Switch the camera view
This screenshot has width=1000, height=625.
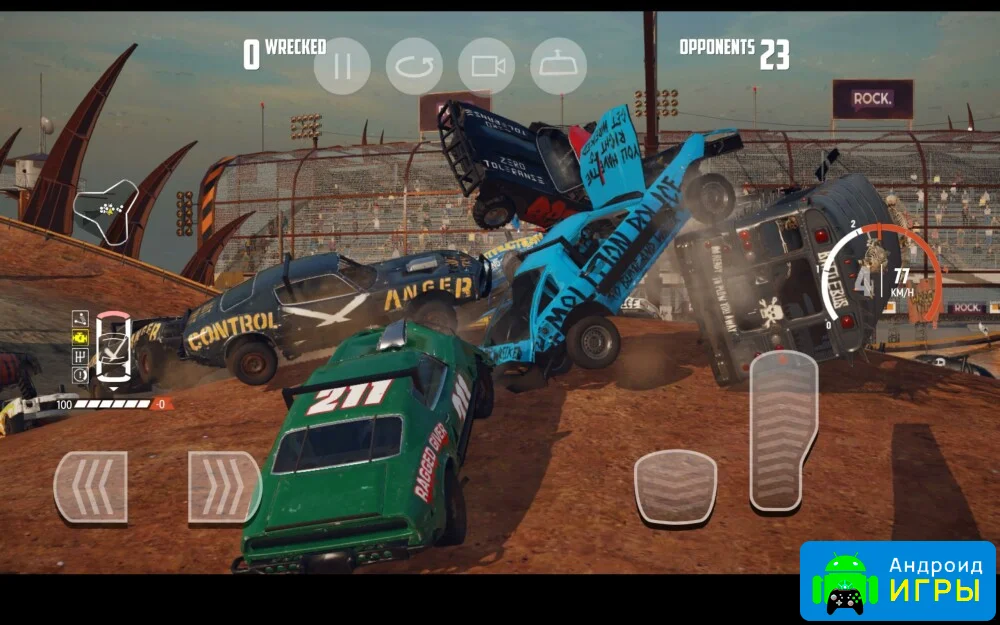(x=487, y=66)
